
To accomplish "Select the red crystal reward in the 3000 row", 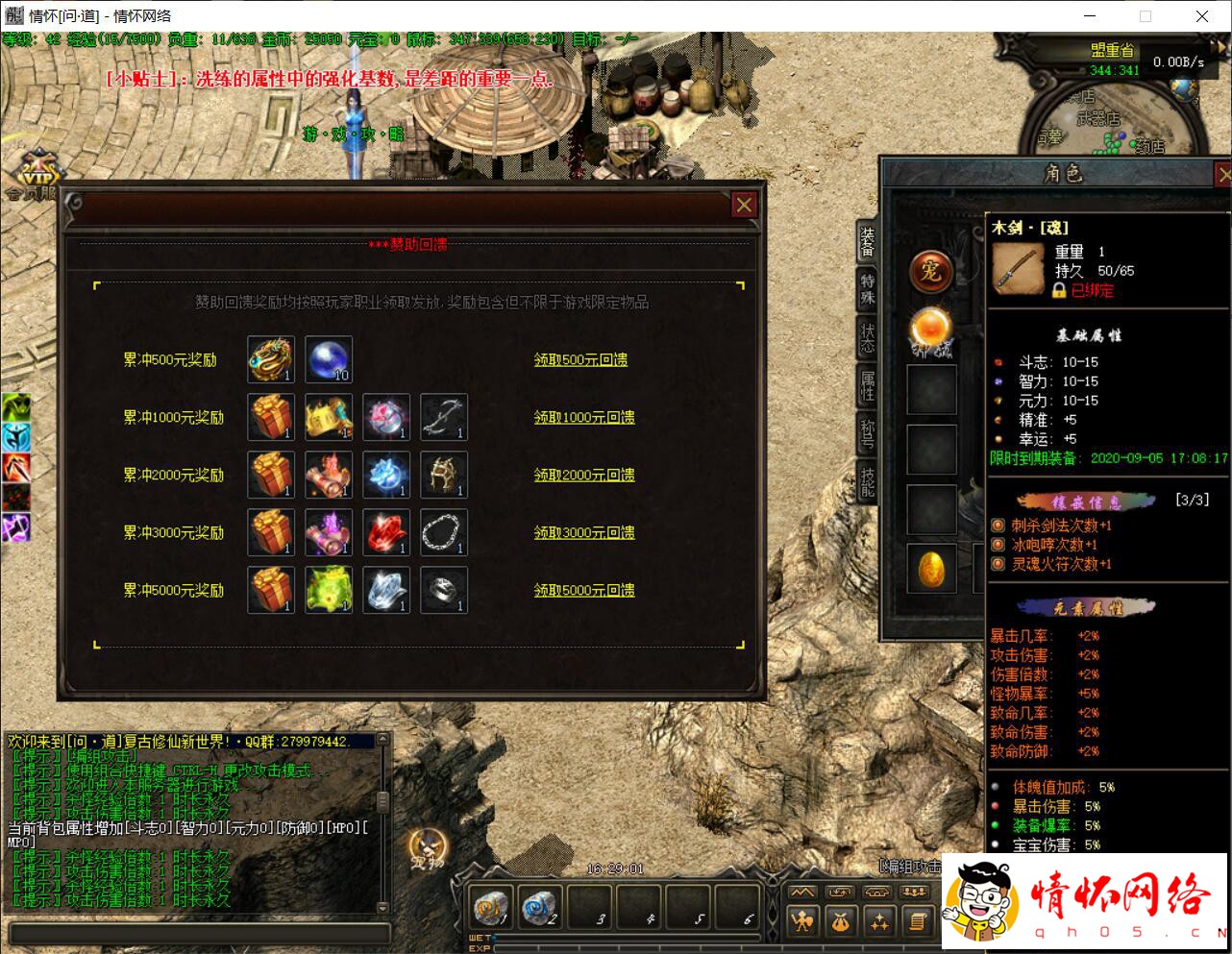I will (x=386, y=532).
